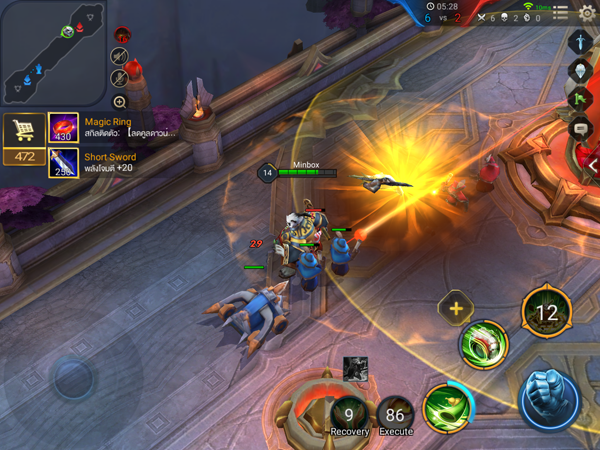Image resolution: width=600 pixels, height=450 pixels.
Task: Click the minimap magnifier zoom button
Action: pyautogui.click(x=120, y=102)
